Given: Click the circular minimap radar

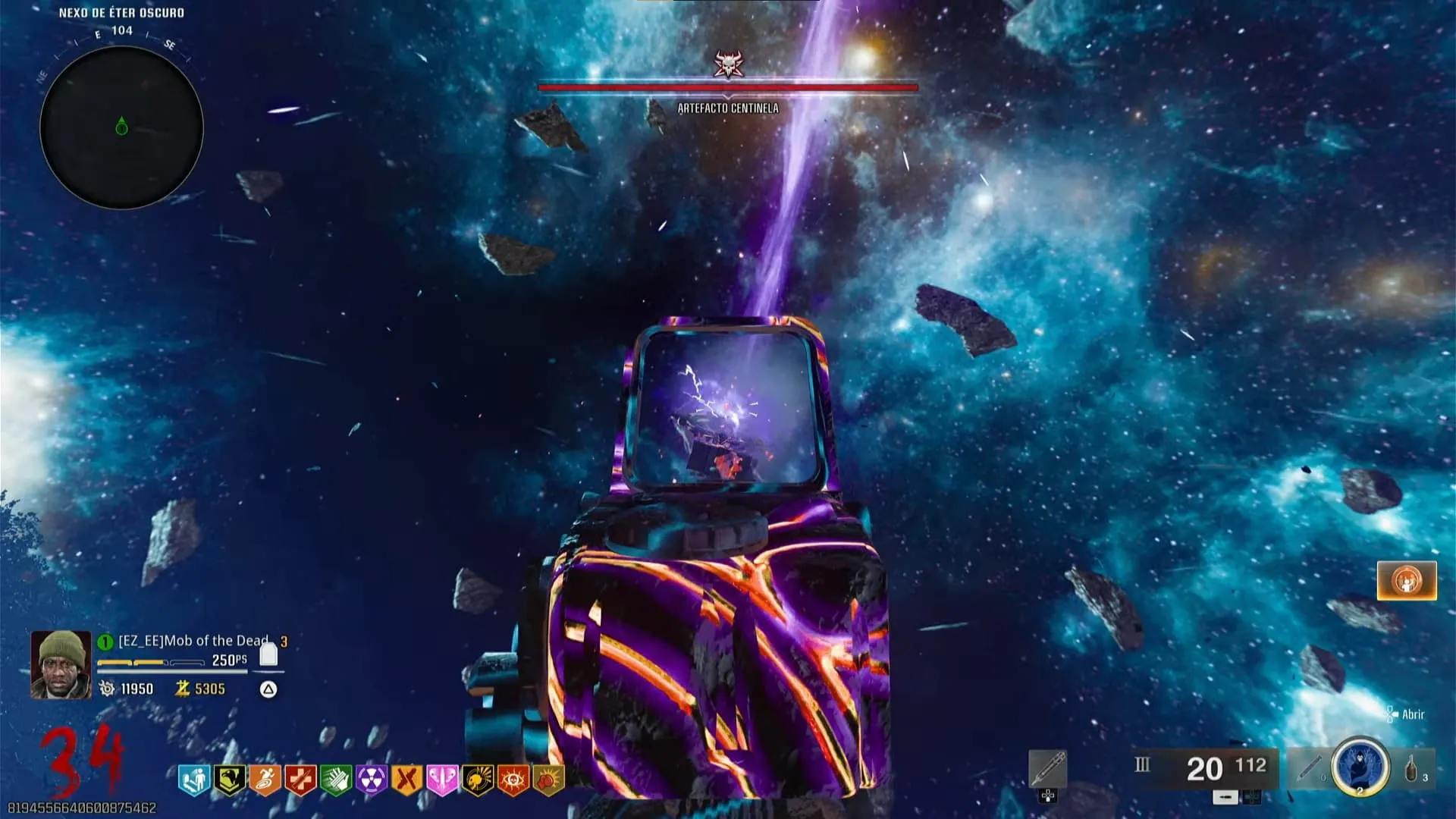Looking at the screenshot, I should tap(121, 127).
